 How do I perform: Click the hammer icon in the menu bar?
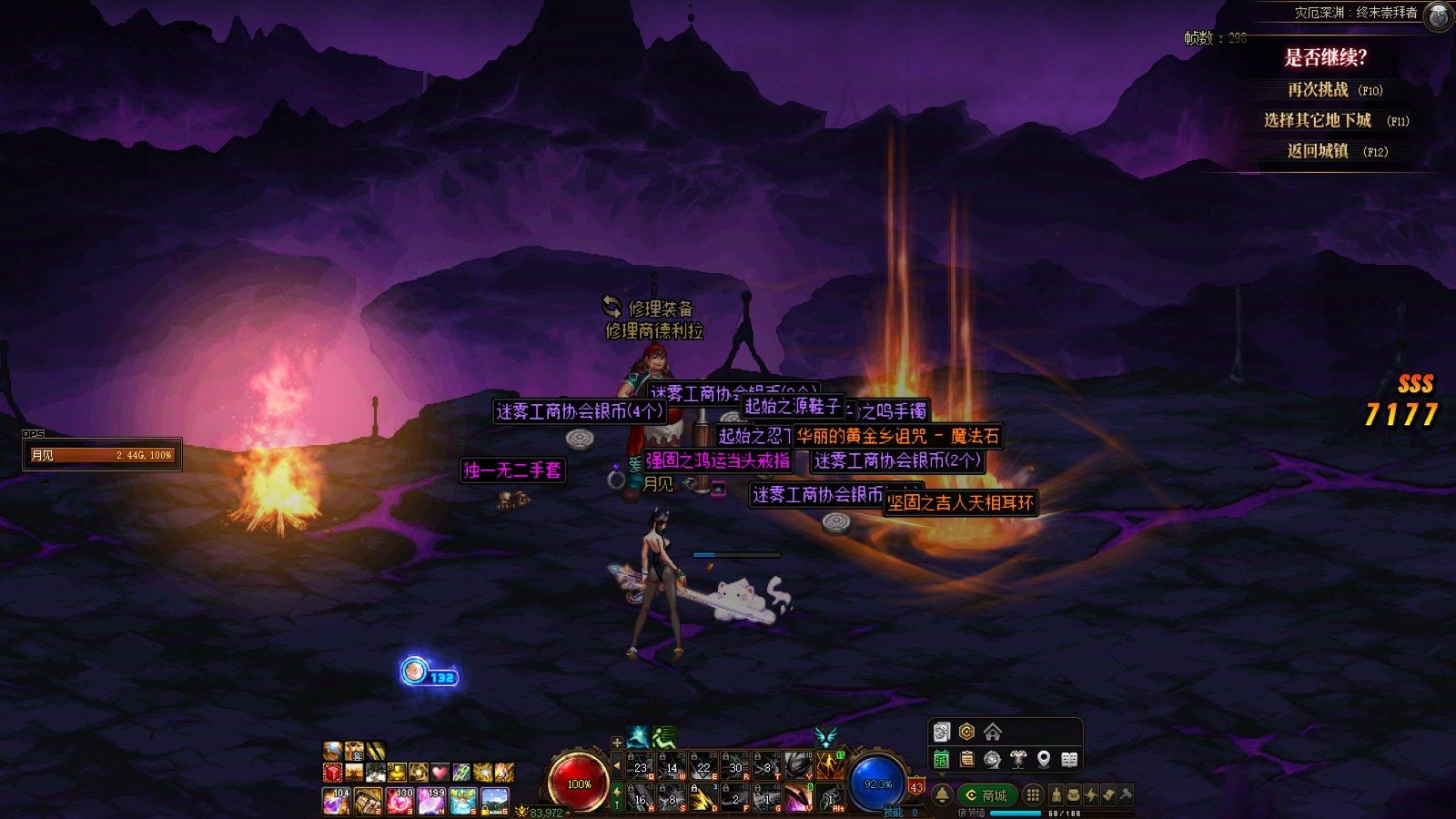pyautogui.click(x=1126, y=794)
